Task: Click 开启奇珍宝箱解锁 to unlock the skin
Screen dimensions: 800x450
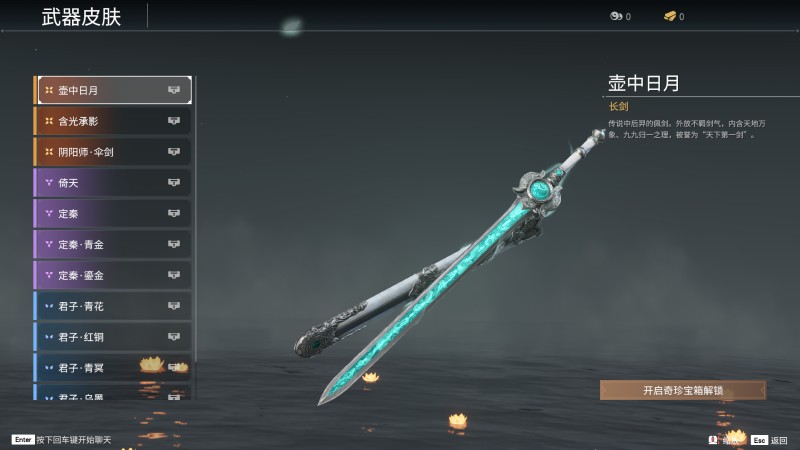Action: point(682,390)
